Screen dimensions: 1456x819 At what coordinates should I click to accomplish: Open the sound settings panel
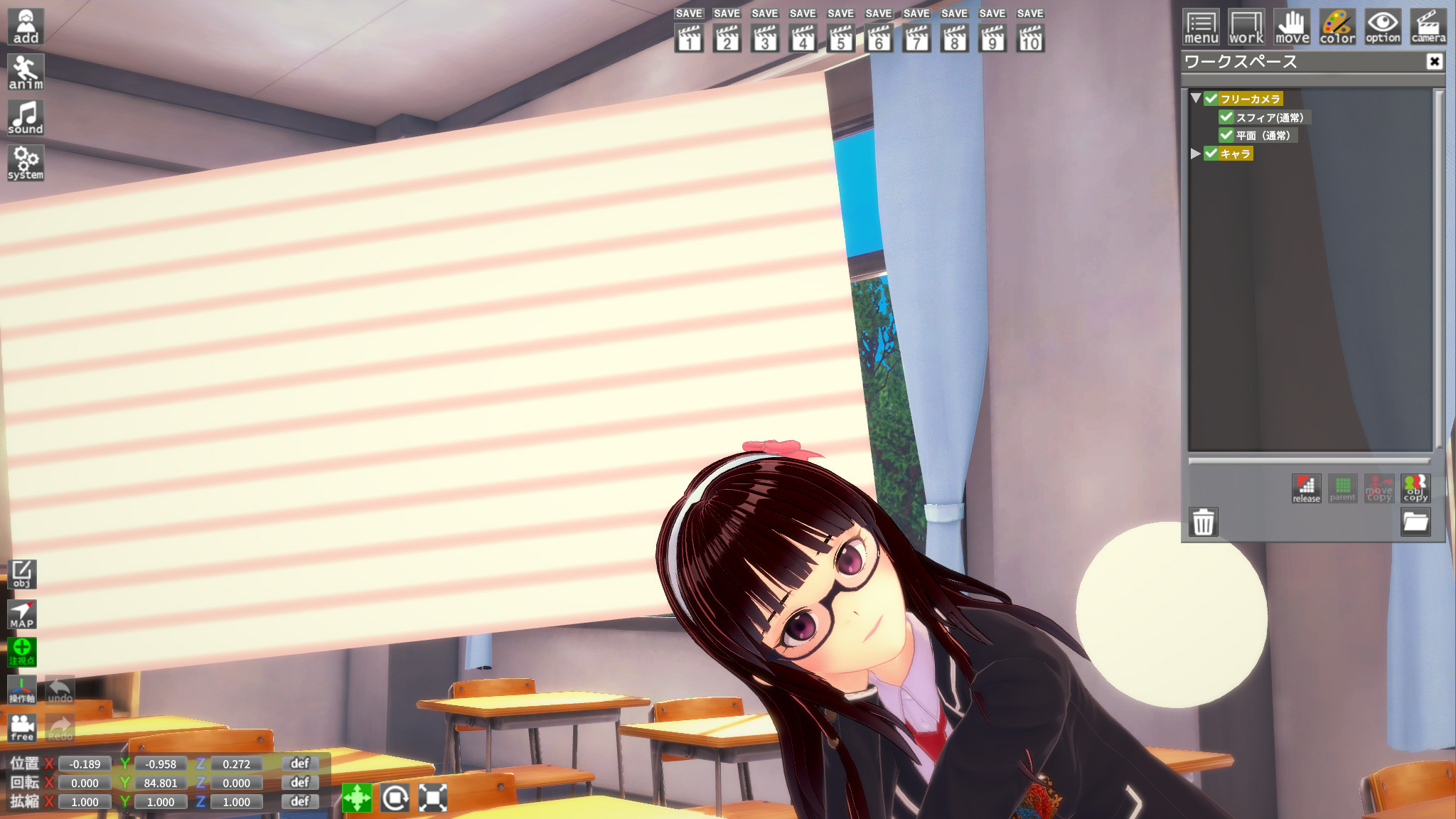tap(26, 117)
